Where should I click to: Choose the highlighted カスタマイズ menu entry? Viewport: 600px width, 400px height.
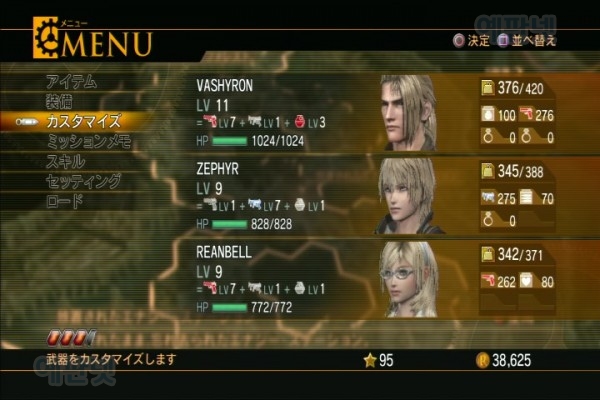pyautogui.click(x=83, y=121)
